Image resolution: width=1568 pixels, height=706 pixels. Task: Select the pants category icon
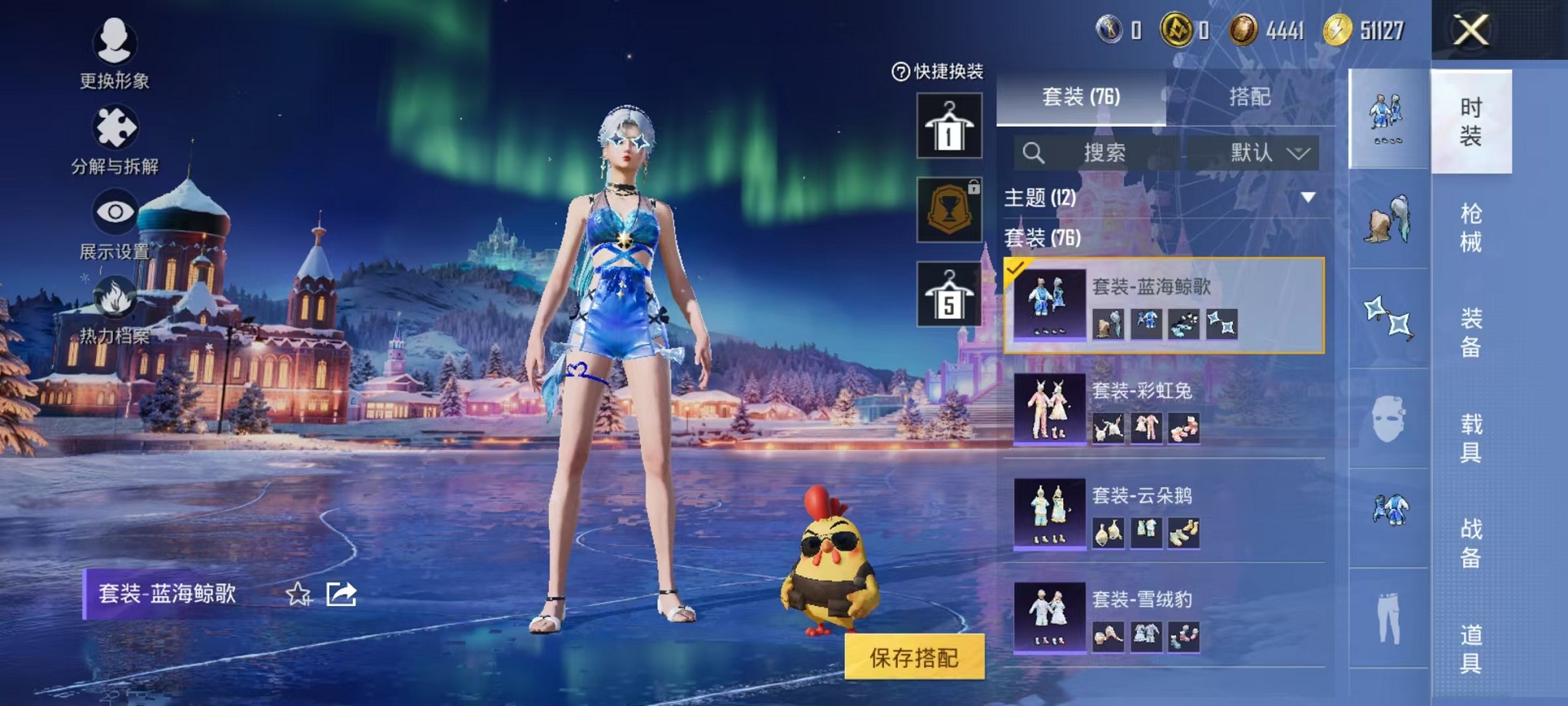[x=1387, y=619]
